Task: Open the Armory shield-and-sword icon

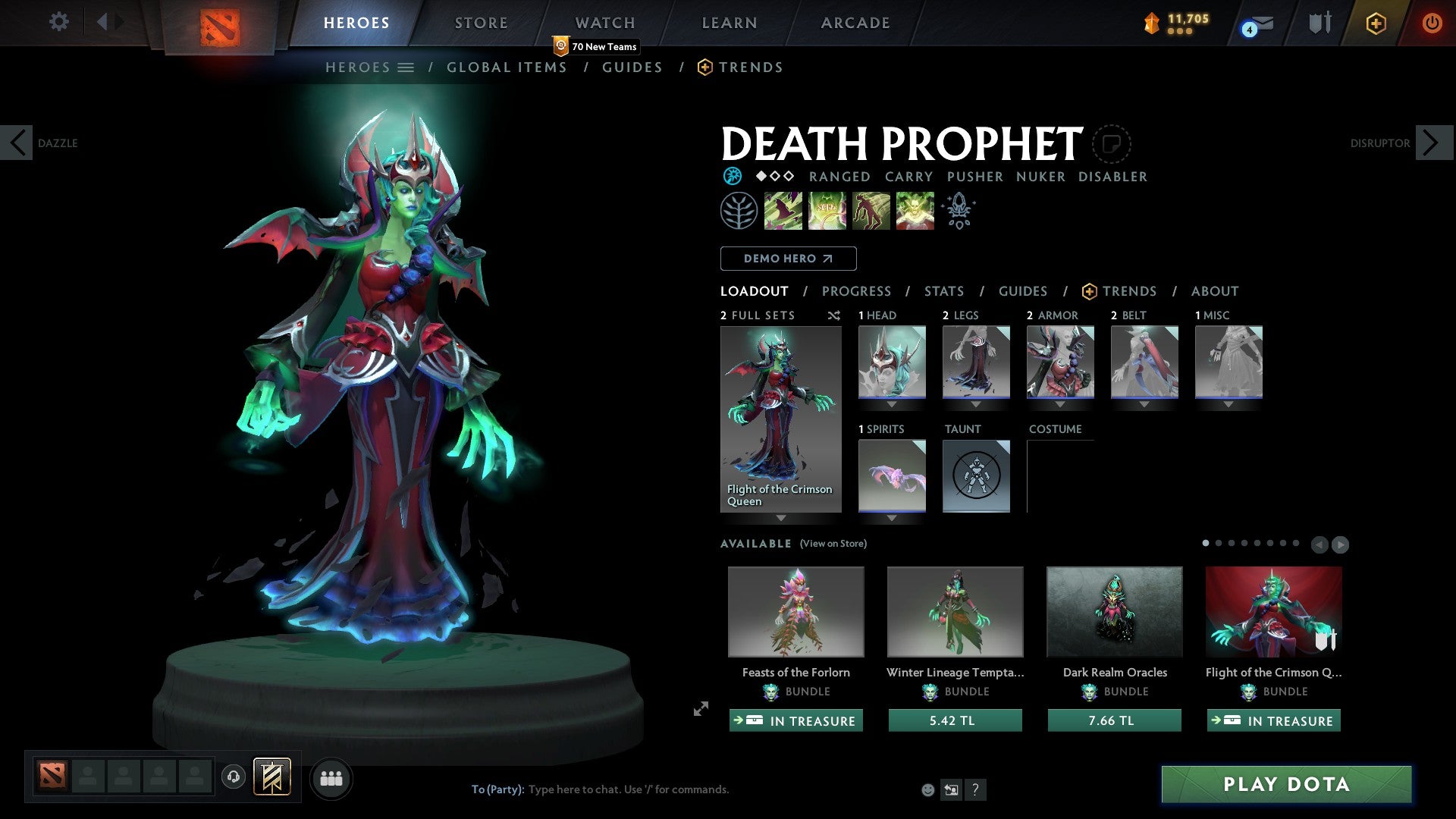Action: (x=1319, y=23)
